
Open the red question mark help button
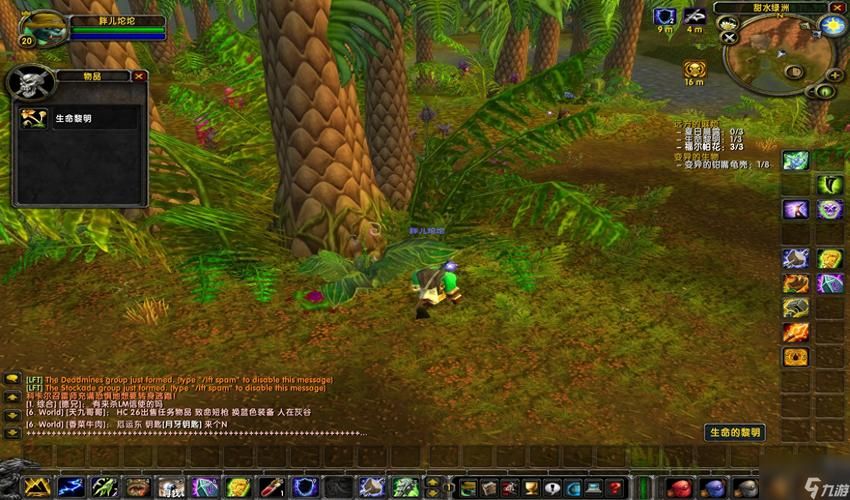tap(618, 488)
